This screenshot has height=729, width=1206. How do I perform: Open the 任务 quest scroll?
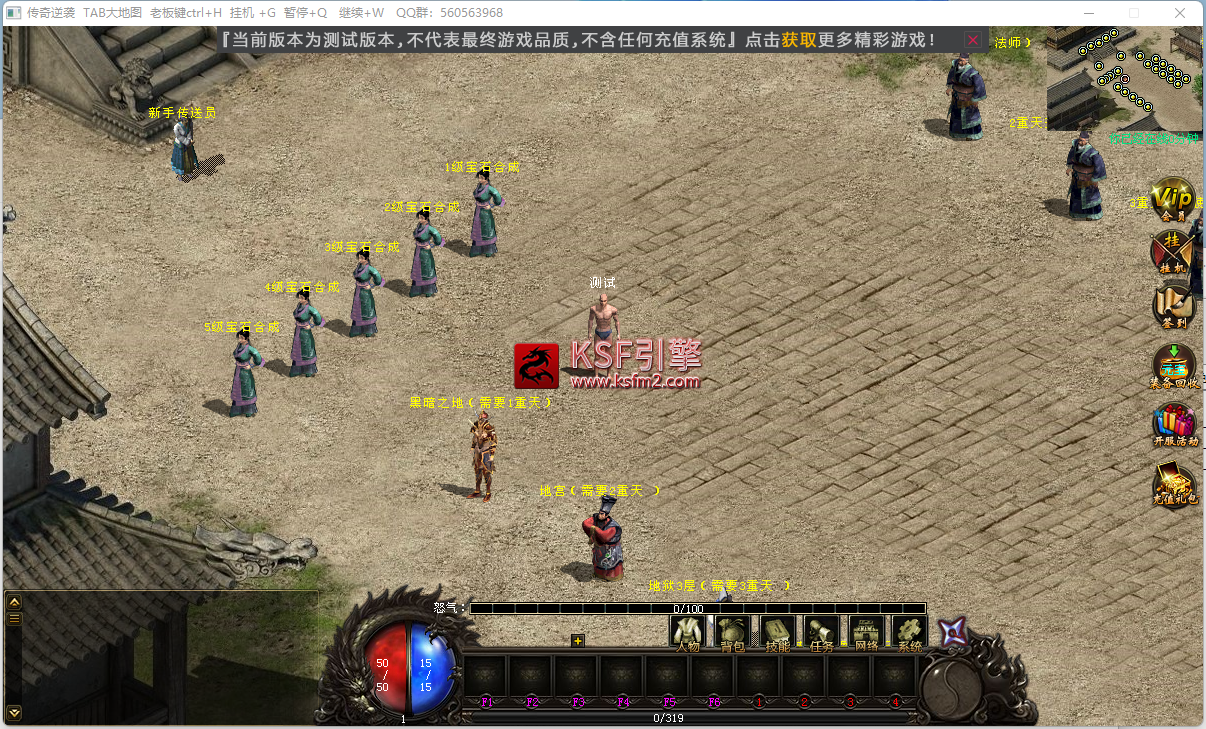tap(822, 633)
